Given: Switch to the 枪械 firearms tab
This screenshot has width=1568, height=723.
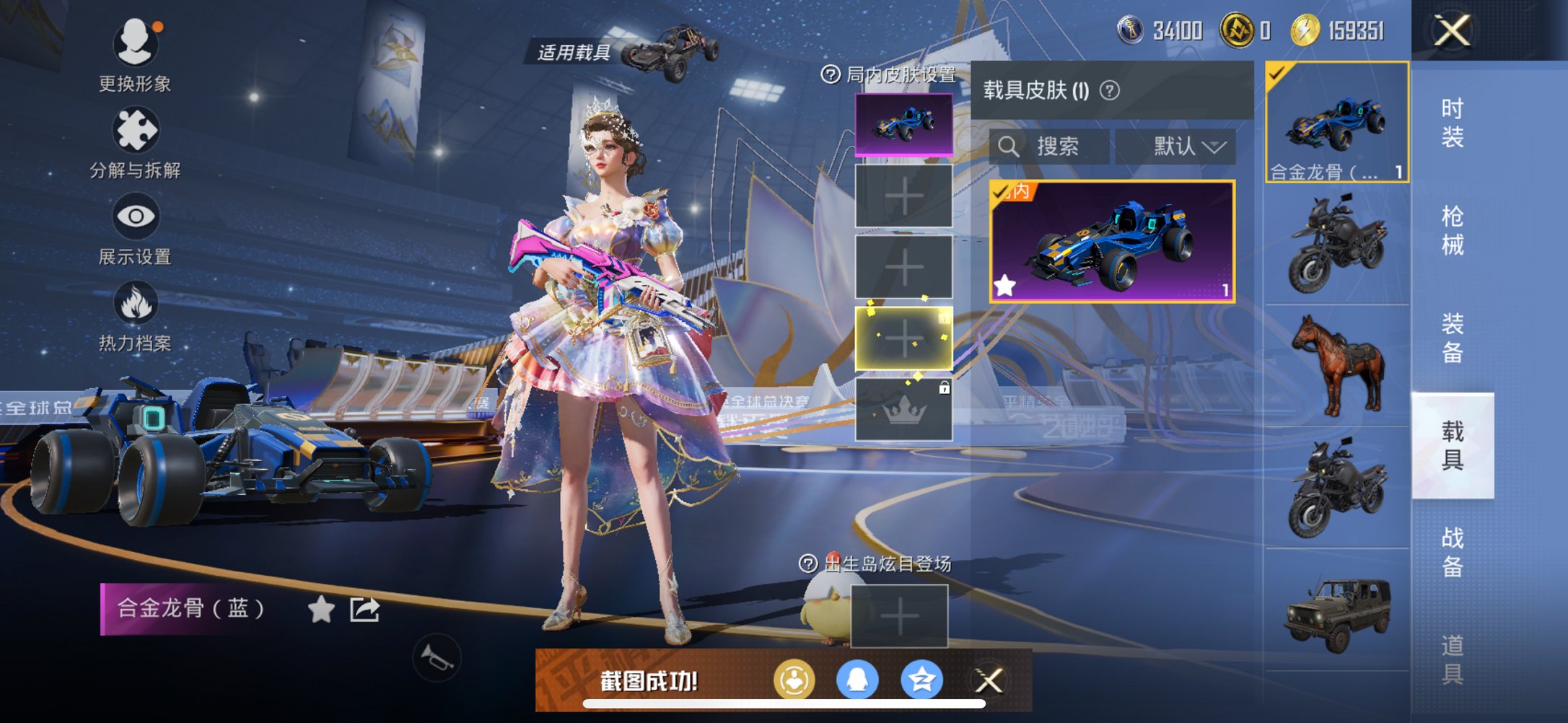Looking at the screenshot, I should [x=1452, y=230].
